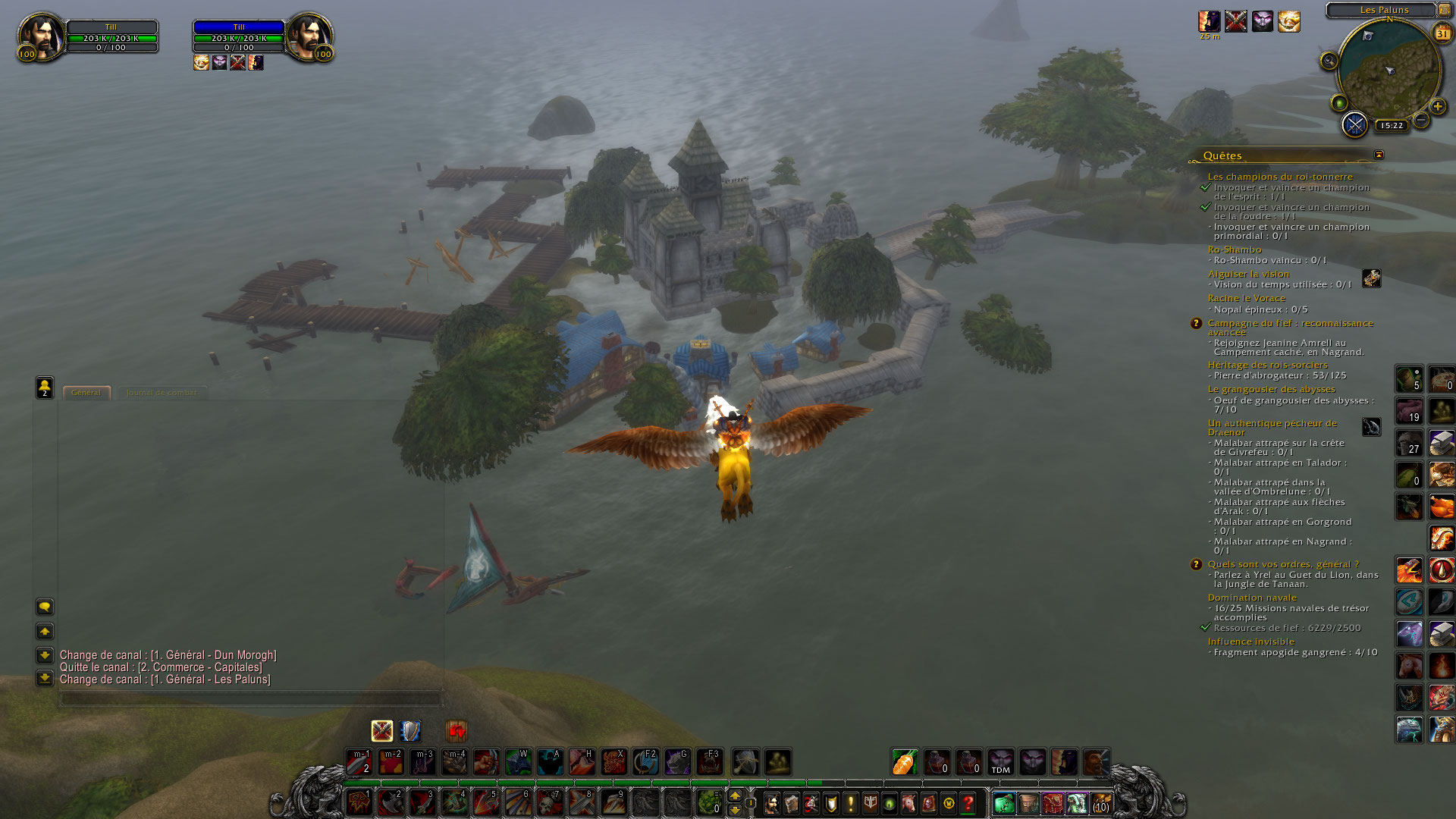Viewport: 1456px width, 819px height.
Task: Activate the skull ability in slot 7
Action: [549, 802]
